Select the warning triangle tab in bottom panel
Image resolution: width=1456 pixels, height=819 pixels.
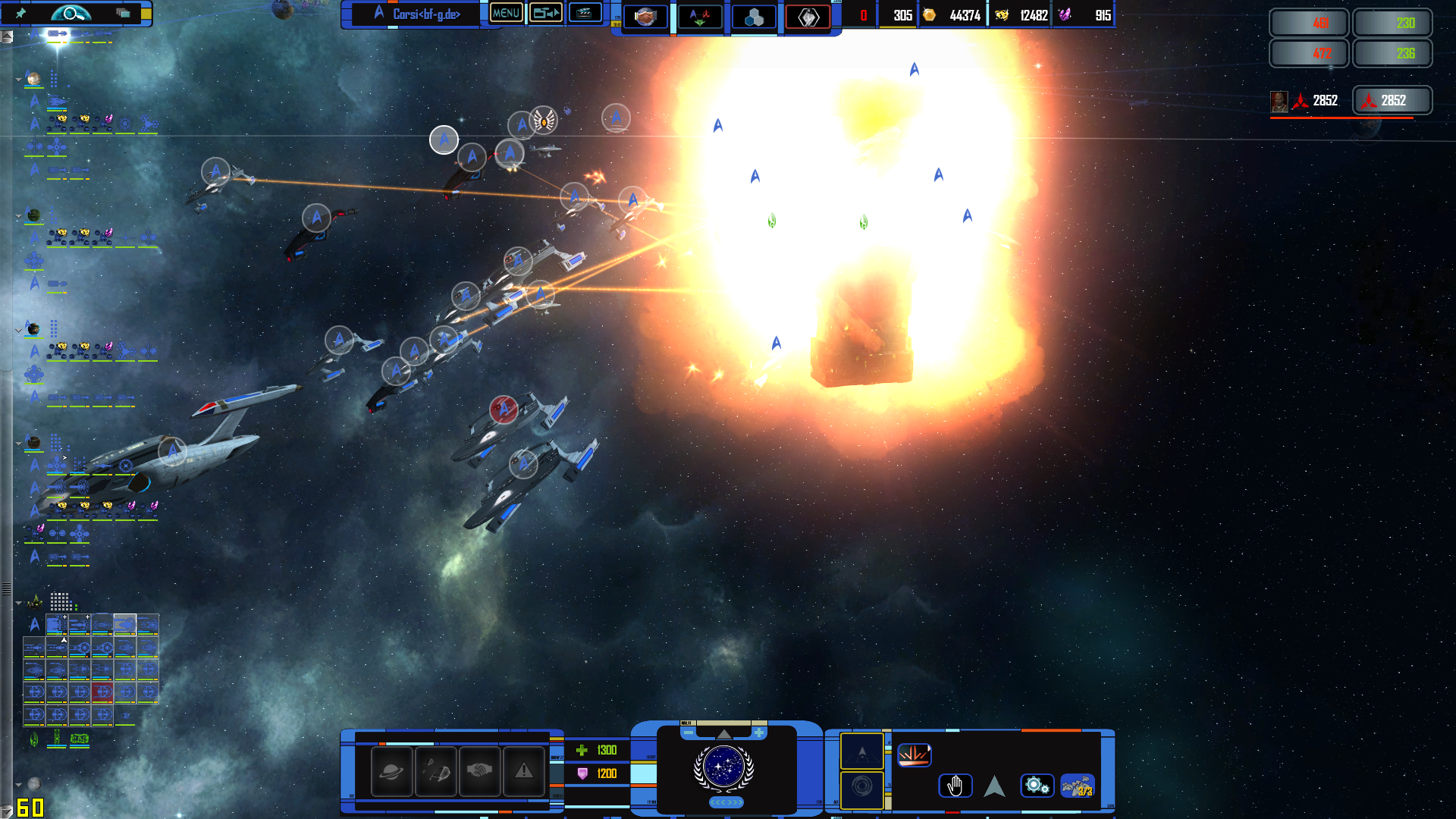pos(523,771)
